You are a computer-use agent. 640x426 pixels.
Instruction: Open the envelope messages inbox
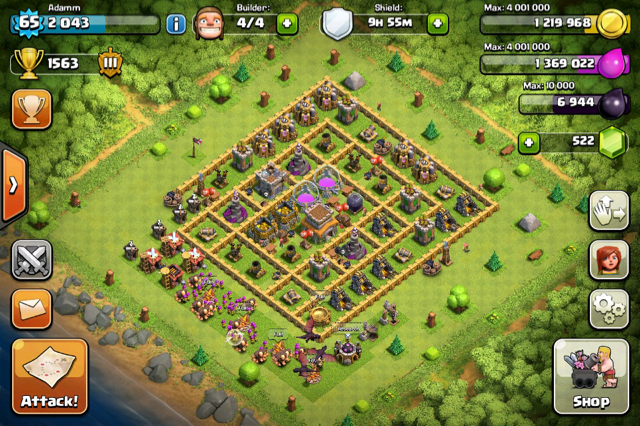coord(31,309)
